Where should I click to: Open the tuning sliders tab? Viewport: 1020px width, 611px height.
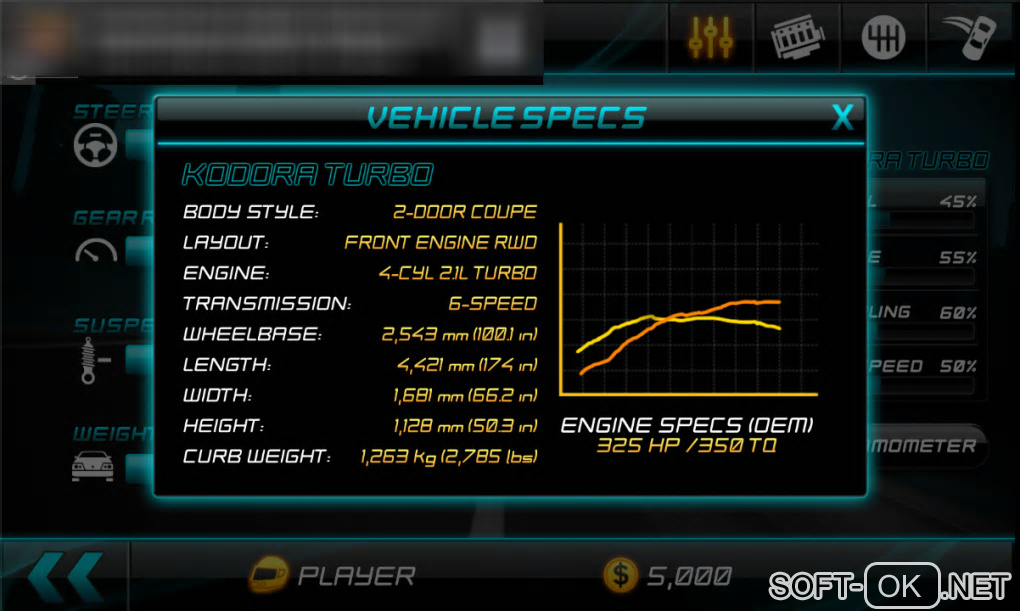pos(711,36)
